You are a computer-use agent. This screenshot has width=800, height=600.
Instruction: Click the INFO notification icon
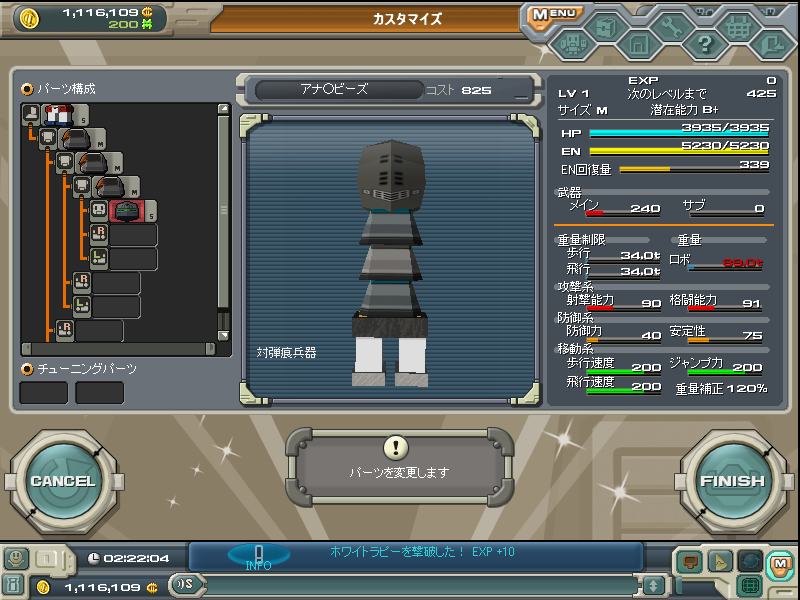click(x=258, y=556)
